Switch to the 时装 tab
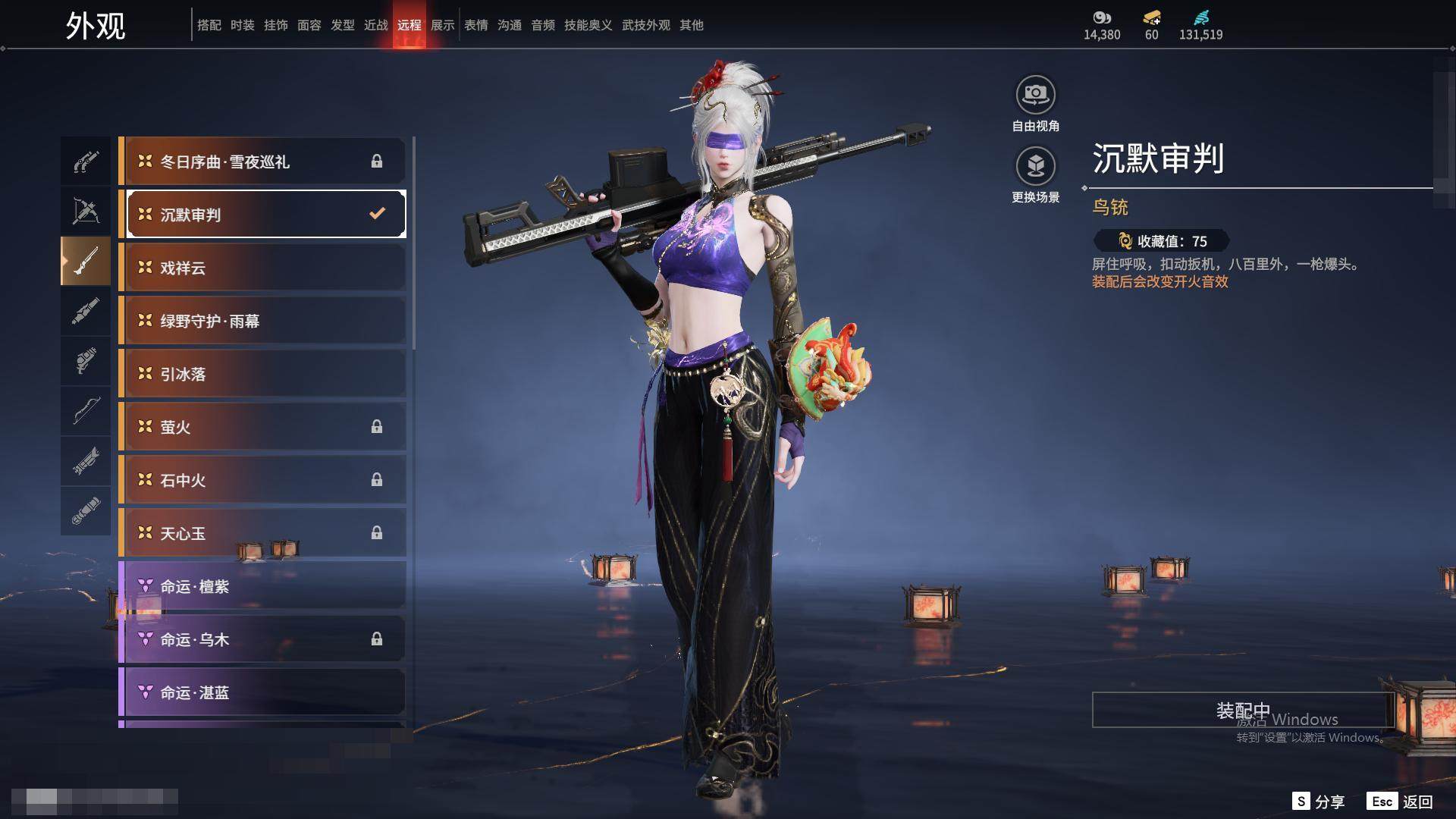The width and height of the screenshot is (1456, 819). [x=243, y=25]
